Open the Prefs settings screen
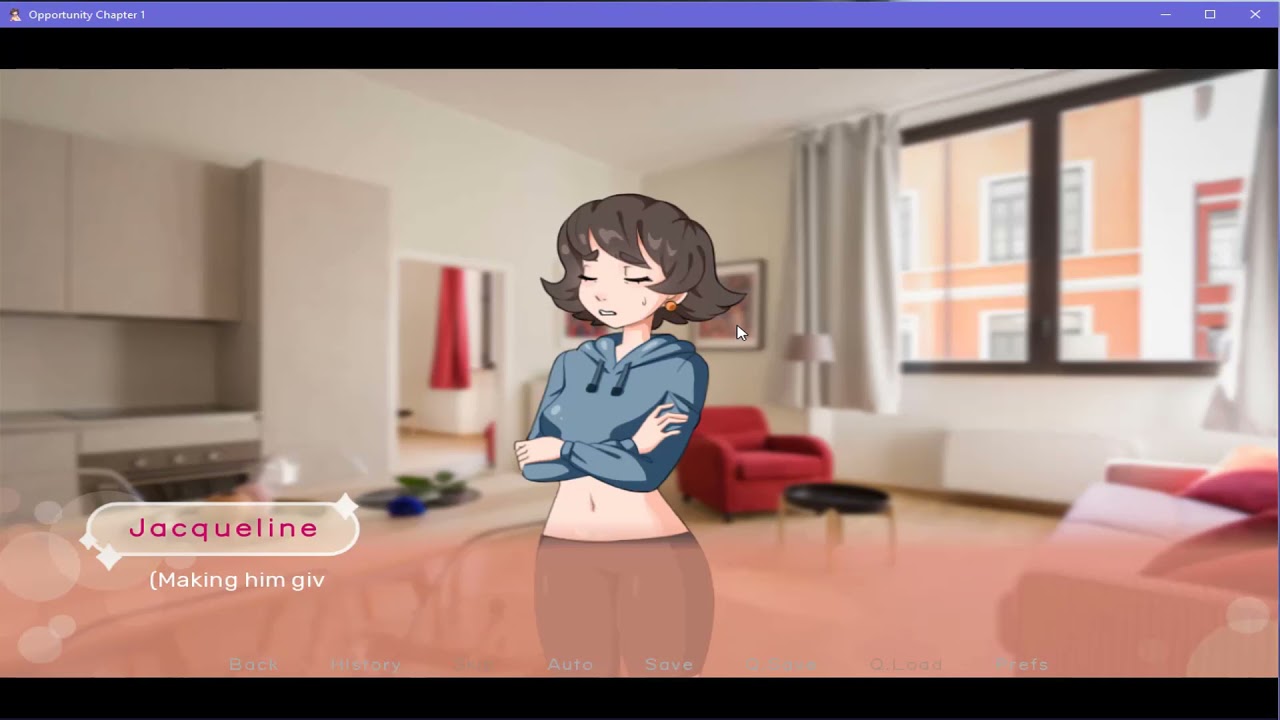The width and height of the screenshot is (1280, 720). tap(1023, 664)
